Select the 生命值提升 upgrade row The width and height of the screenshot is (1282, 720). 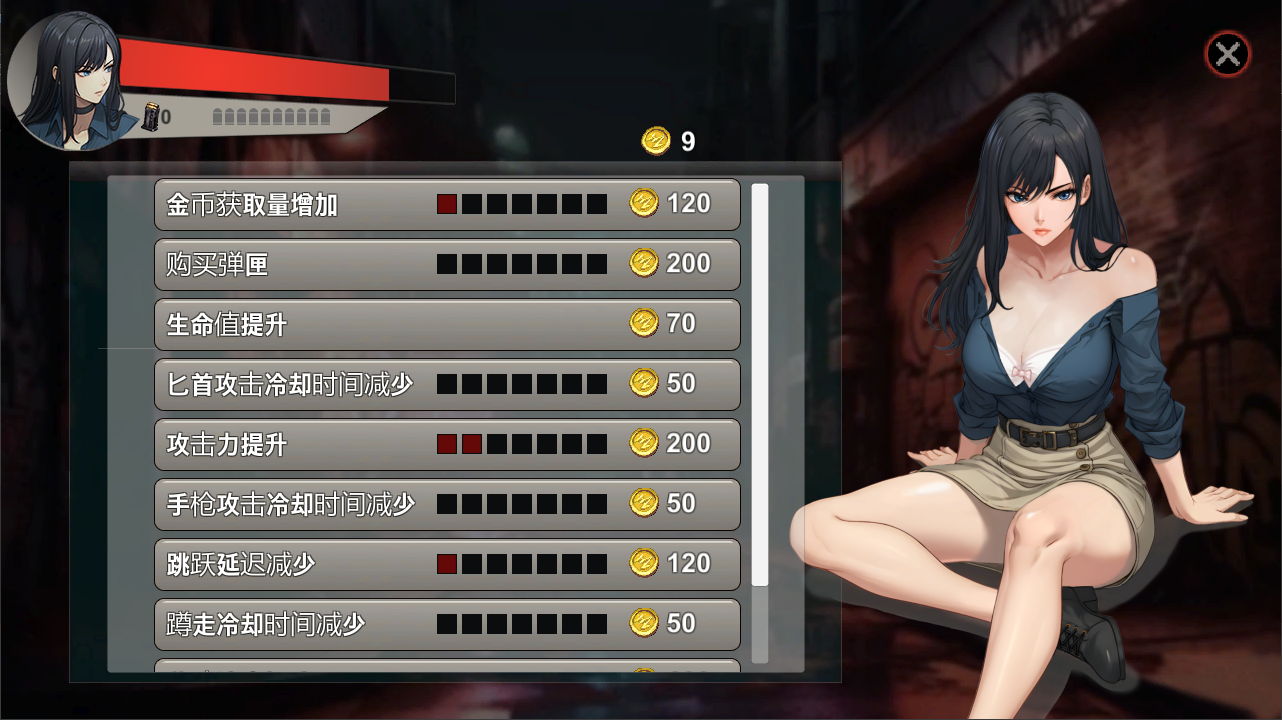[x=447, y=325]
